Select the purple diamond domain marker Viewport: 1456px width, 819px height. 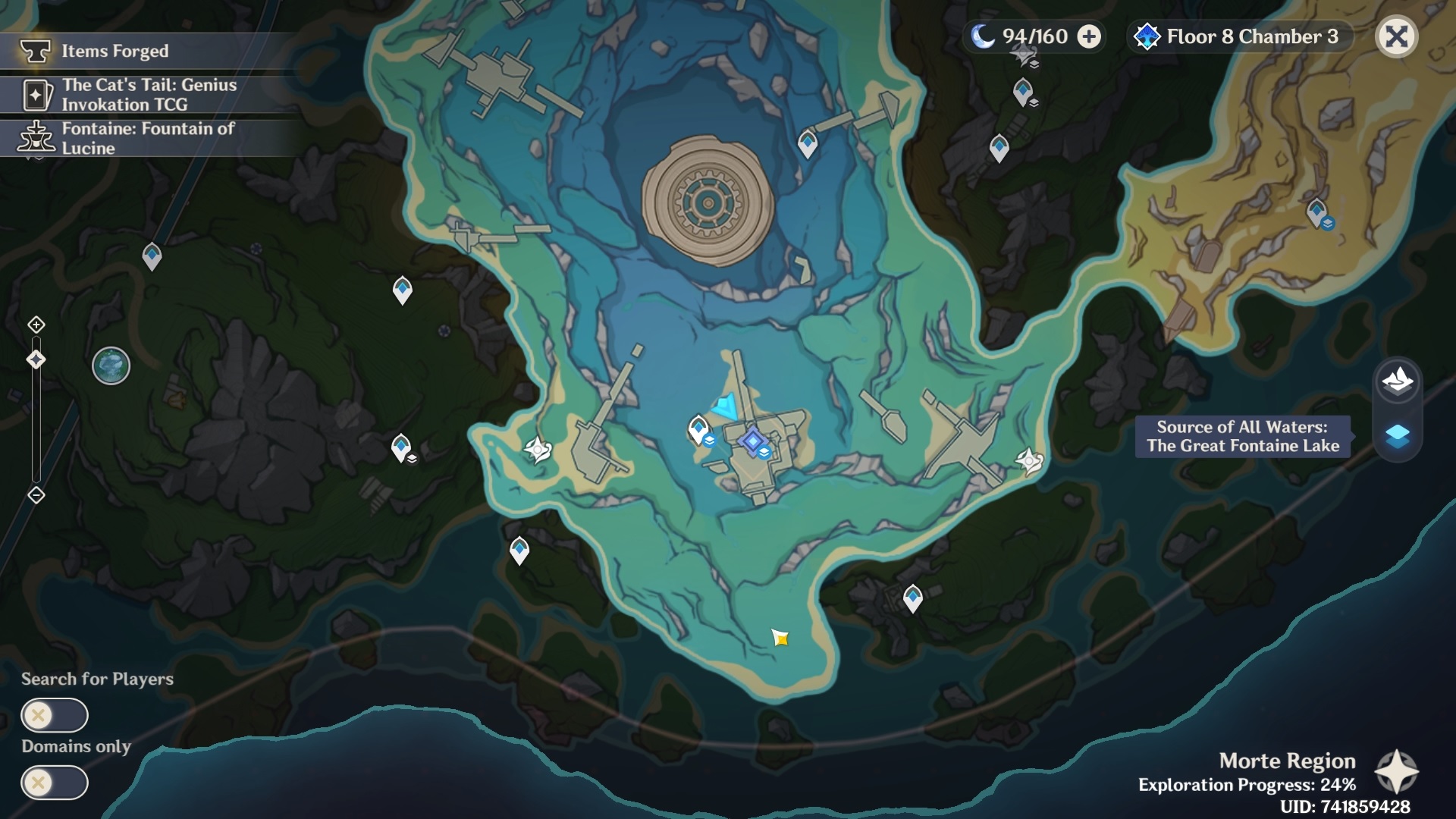[752, 441]
